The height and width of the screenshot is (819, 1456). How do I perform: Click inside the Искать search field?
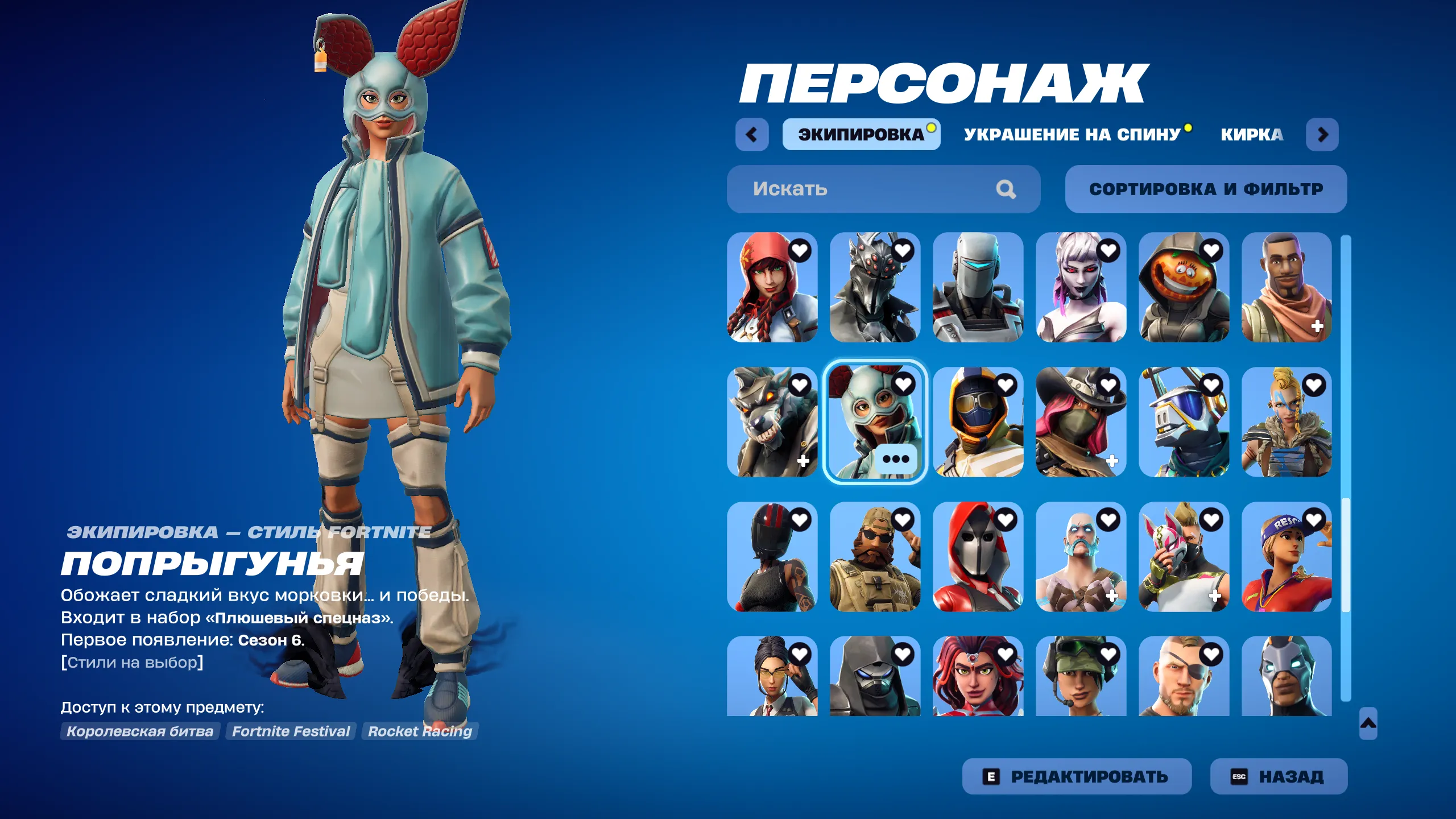click(825, 189)
